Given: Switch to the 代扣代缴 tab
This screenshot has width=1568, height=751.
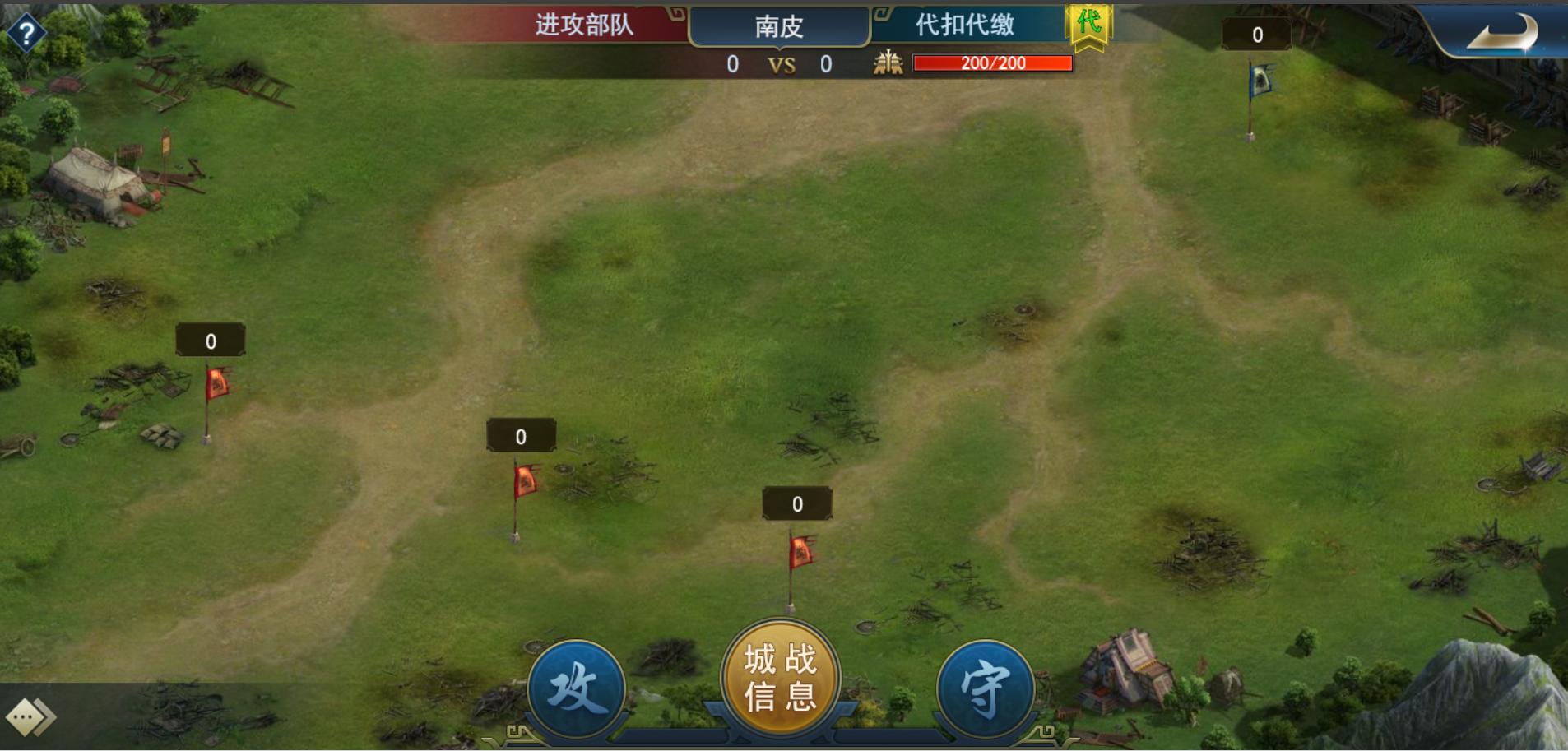Looking at the screenshot, I should click(x=965, y=25).
